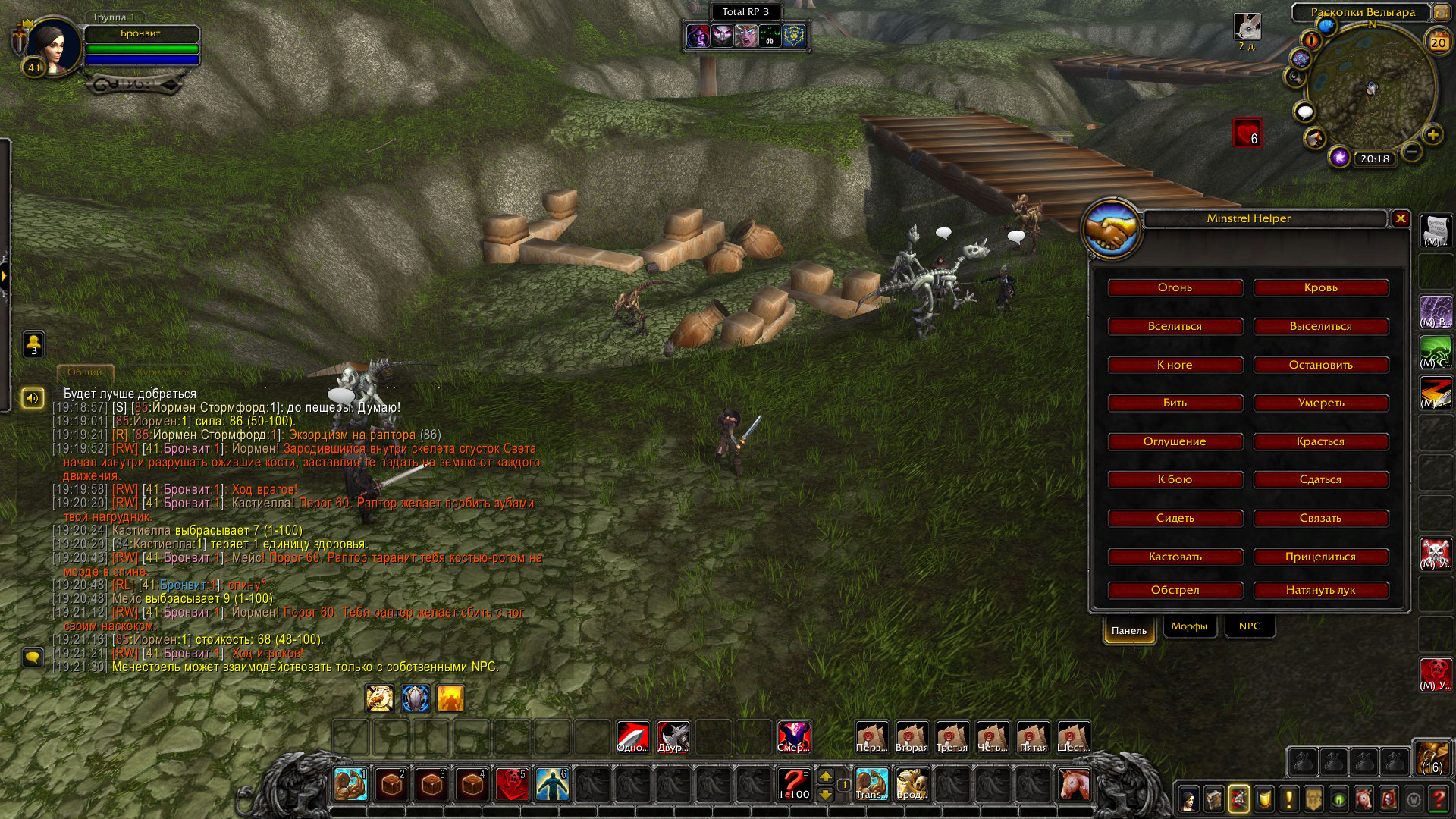Image resolution: width=1456 pixels, height=819 pixels.
Task: Click the Оглушение button
Action: pyautogui.click(x=1175, y=441)
